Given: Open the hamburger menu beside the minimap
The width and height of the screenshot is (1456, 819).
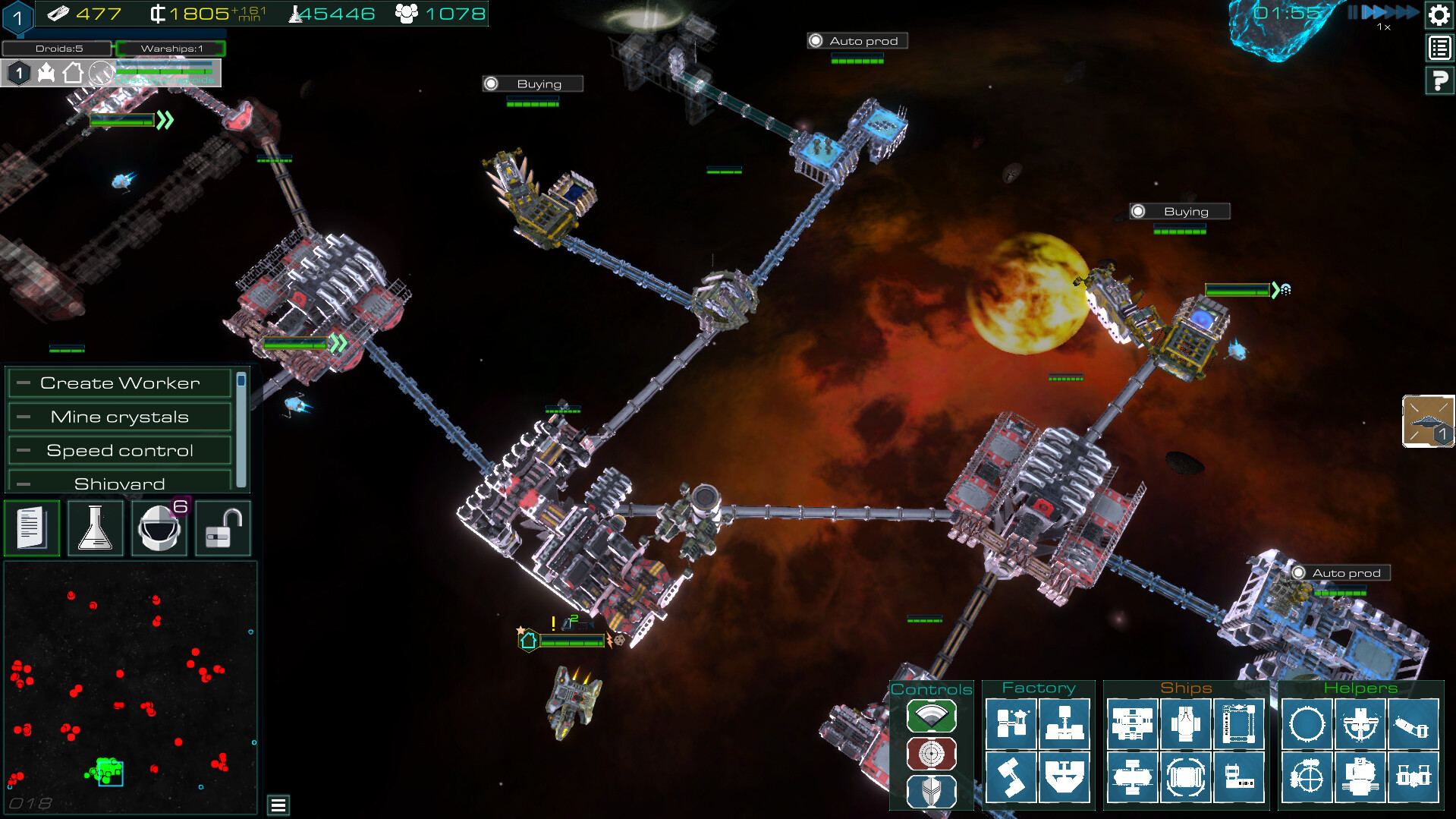Looking at the screenshot, I should pos(278,803).
